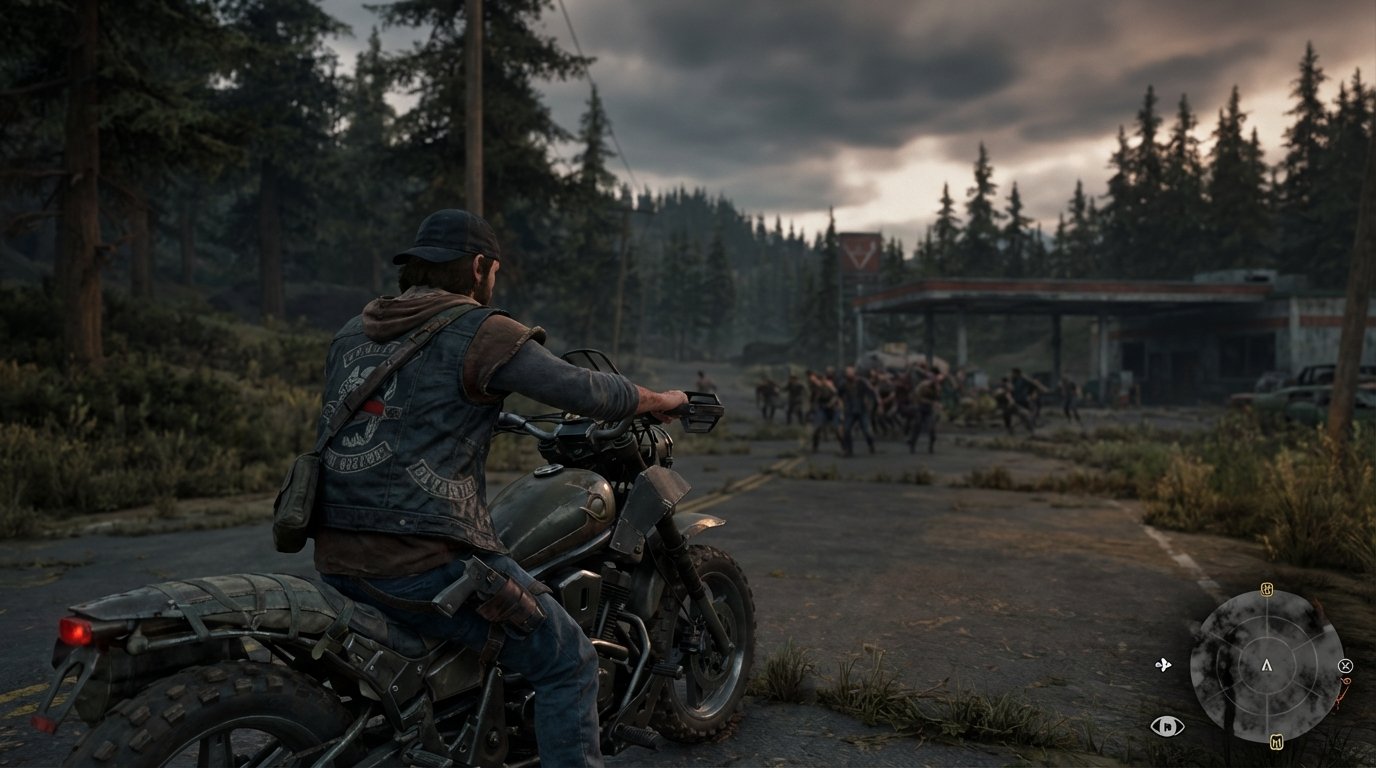
Task: Toggle the detection eye indicator near the minimap
Action: (1166, 724)
